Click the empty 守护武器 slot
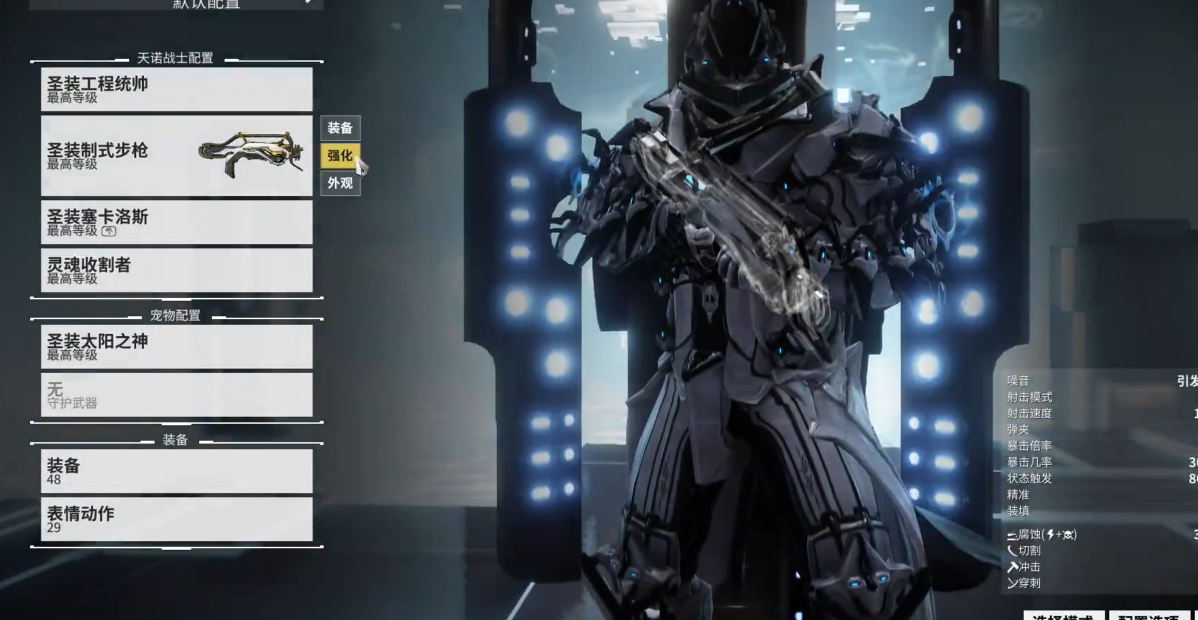This screenshot has height=620, width=1198. (176, 394)
